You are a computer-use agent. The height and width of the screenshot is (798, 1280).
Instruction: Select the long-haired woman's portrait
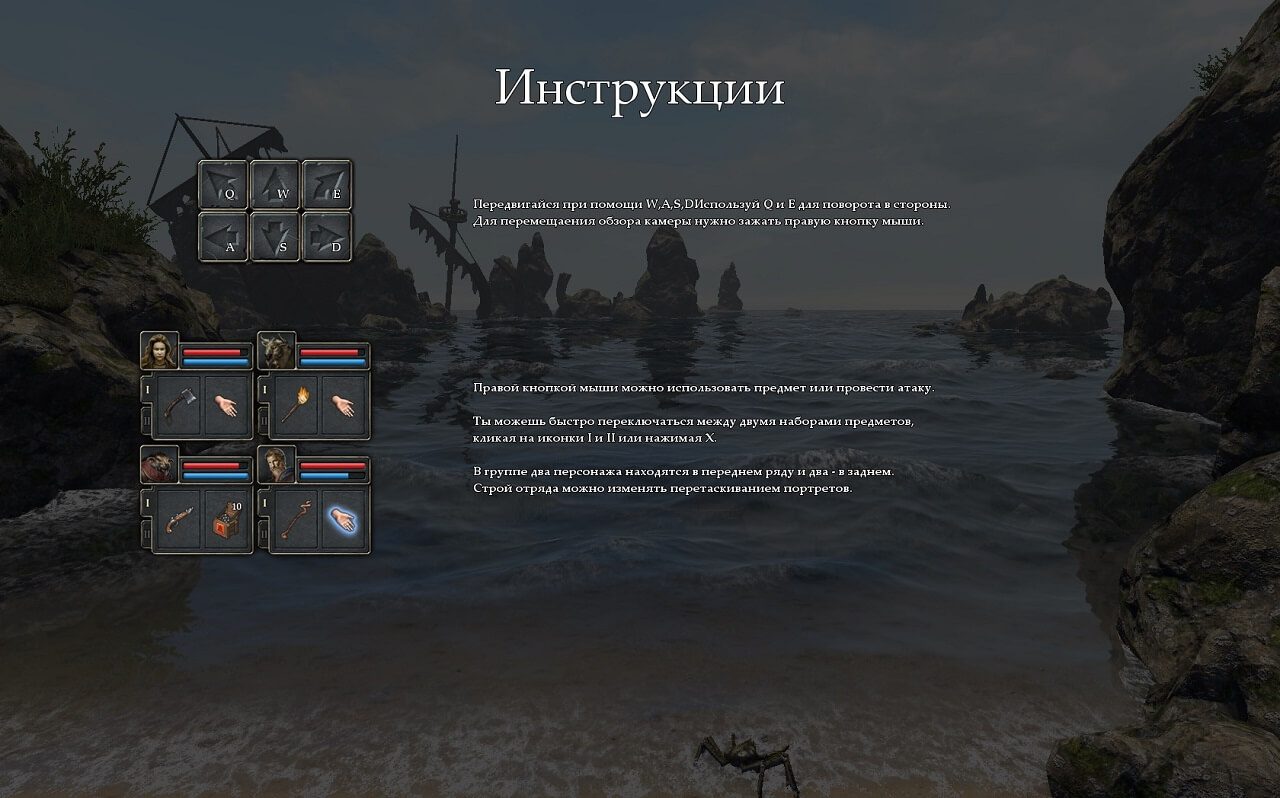(160, 351)
